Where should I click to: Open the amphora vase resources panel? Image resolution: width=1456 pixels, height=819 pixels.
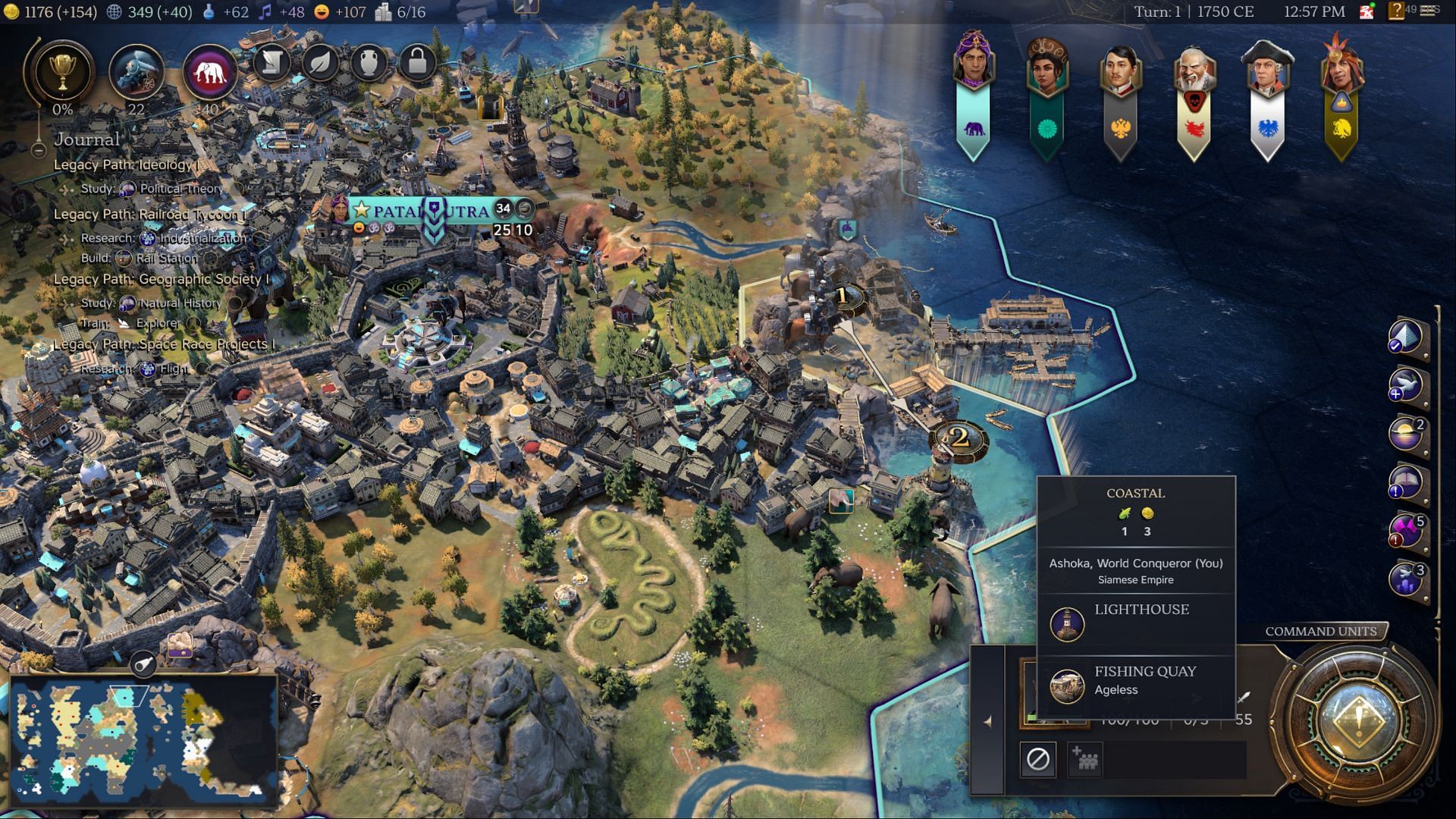(369, 62)
